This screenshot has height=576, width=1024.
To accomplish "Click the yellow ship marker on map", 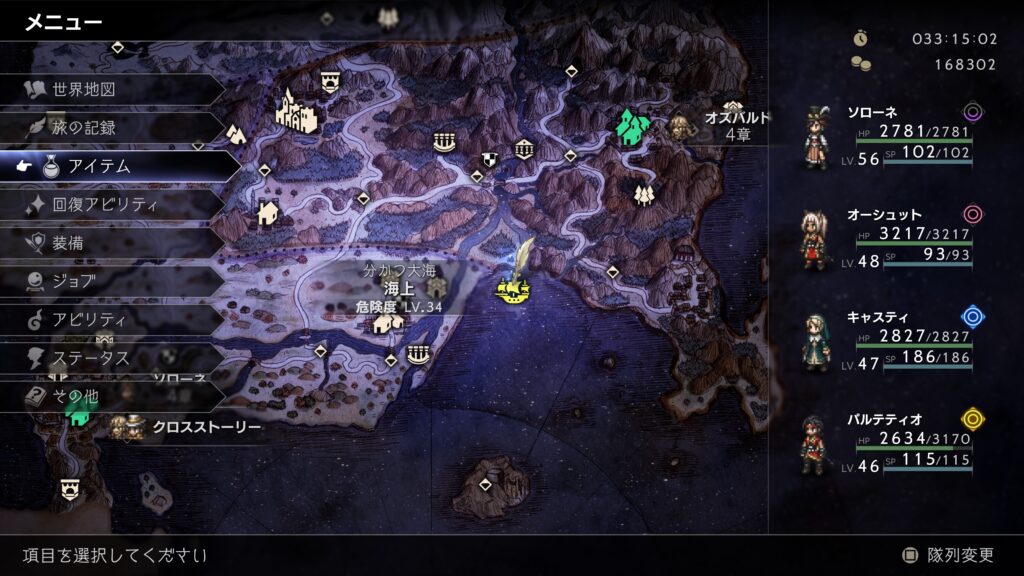I will pyautogui.click(x=513, y=291).
